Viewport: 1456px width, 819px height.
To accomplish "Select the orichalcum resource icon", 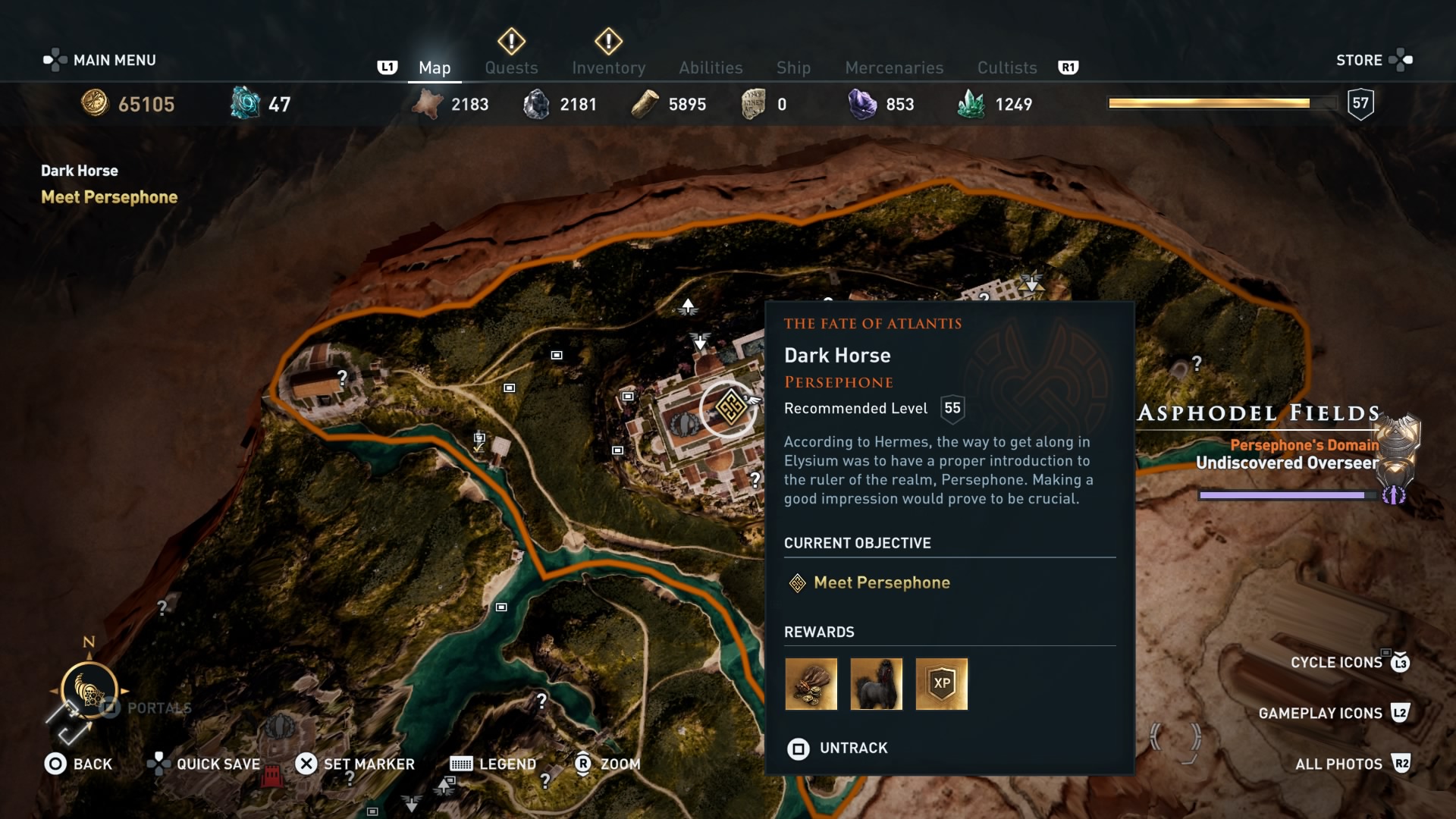I will (x=244, y=103).
